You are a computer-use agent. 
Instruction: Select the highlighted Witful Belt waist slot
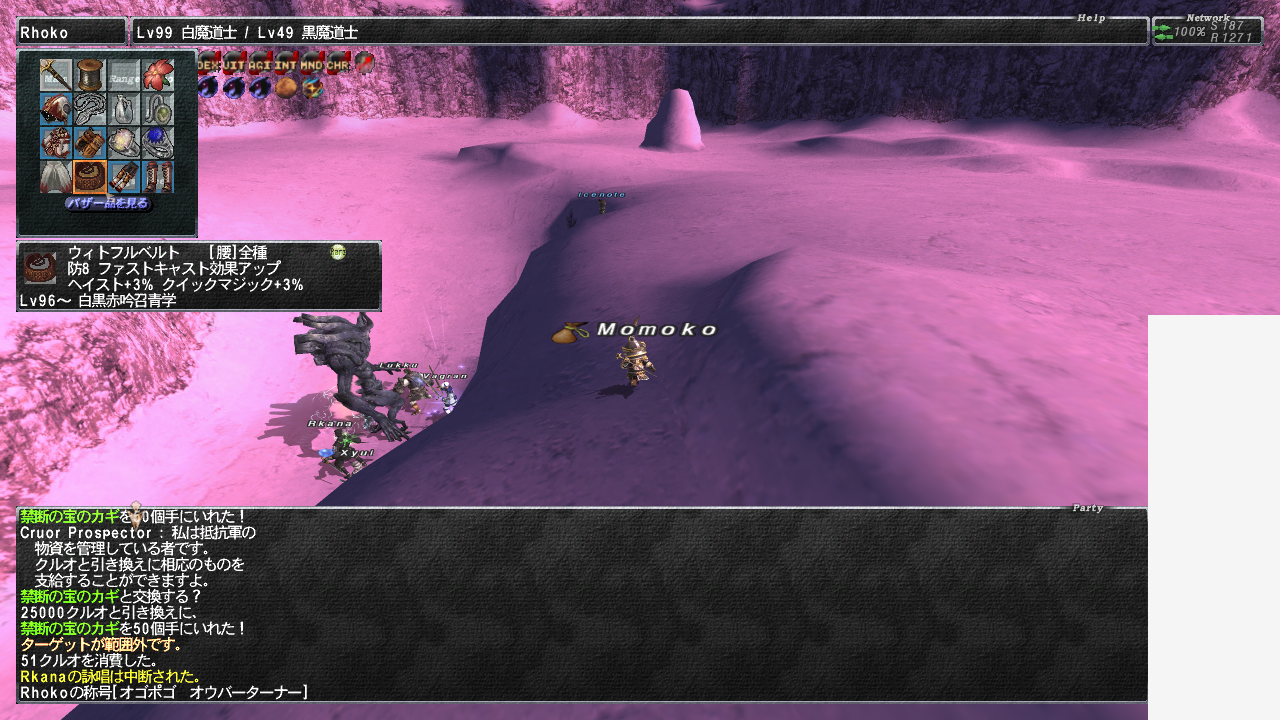pyautogui.click(x=90, y=177)
